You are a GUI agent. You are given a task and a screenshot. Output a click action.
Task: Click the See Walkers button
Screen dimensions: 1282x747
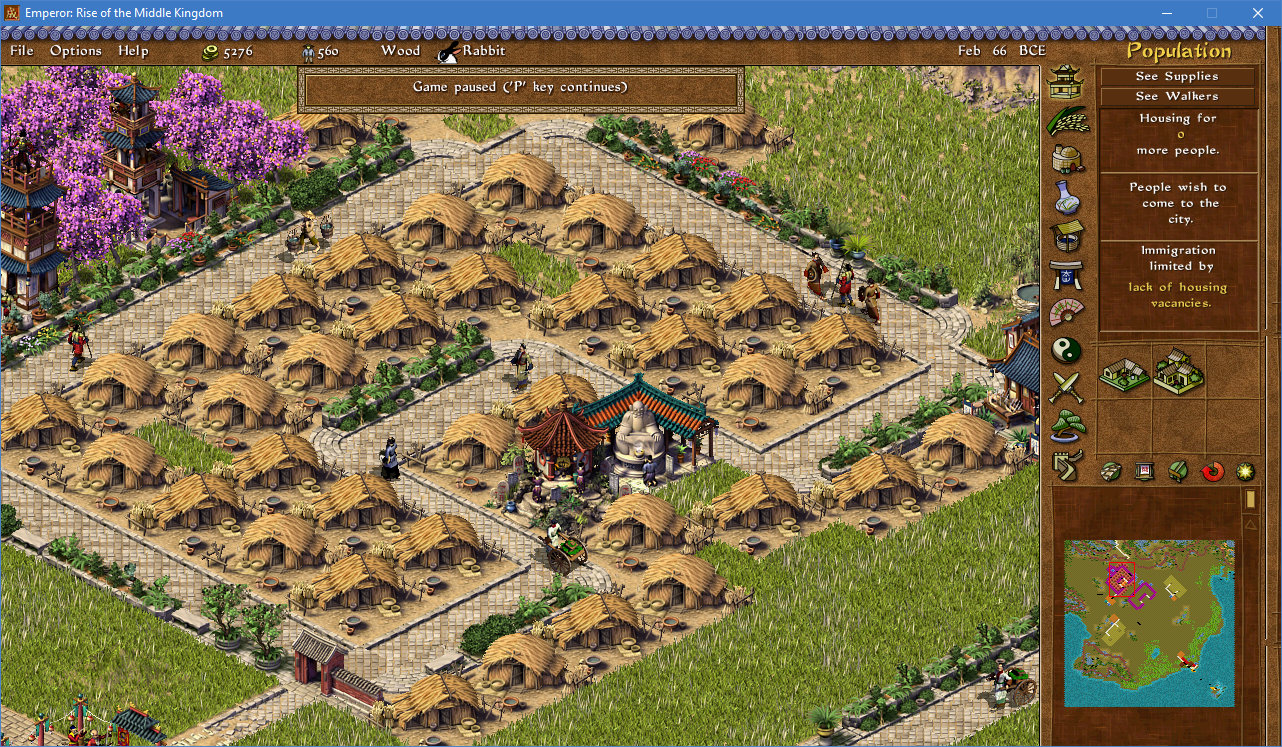click(1176, 96)
